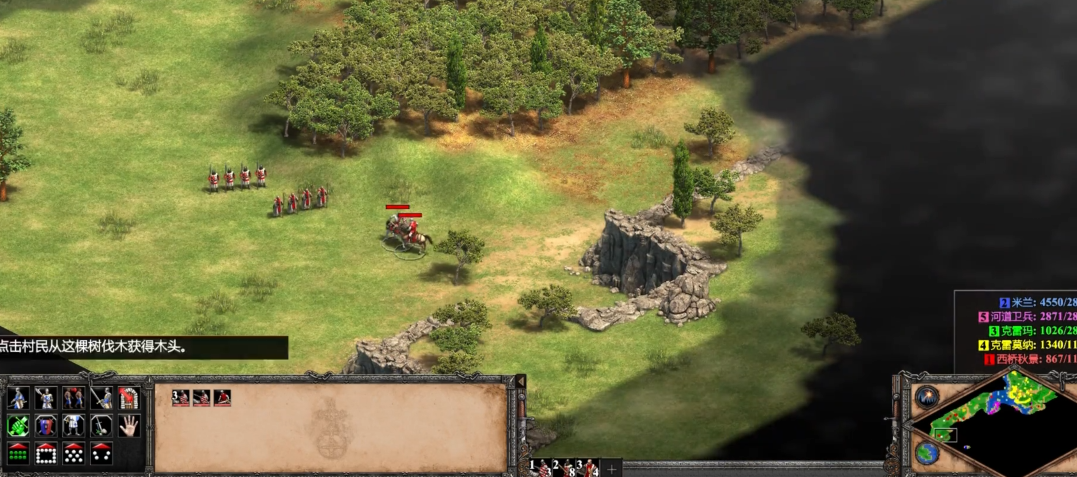Select the unit portrait marked with 3
The image size is (1077, 477).
[x=180, y=397]
